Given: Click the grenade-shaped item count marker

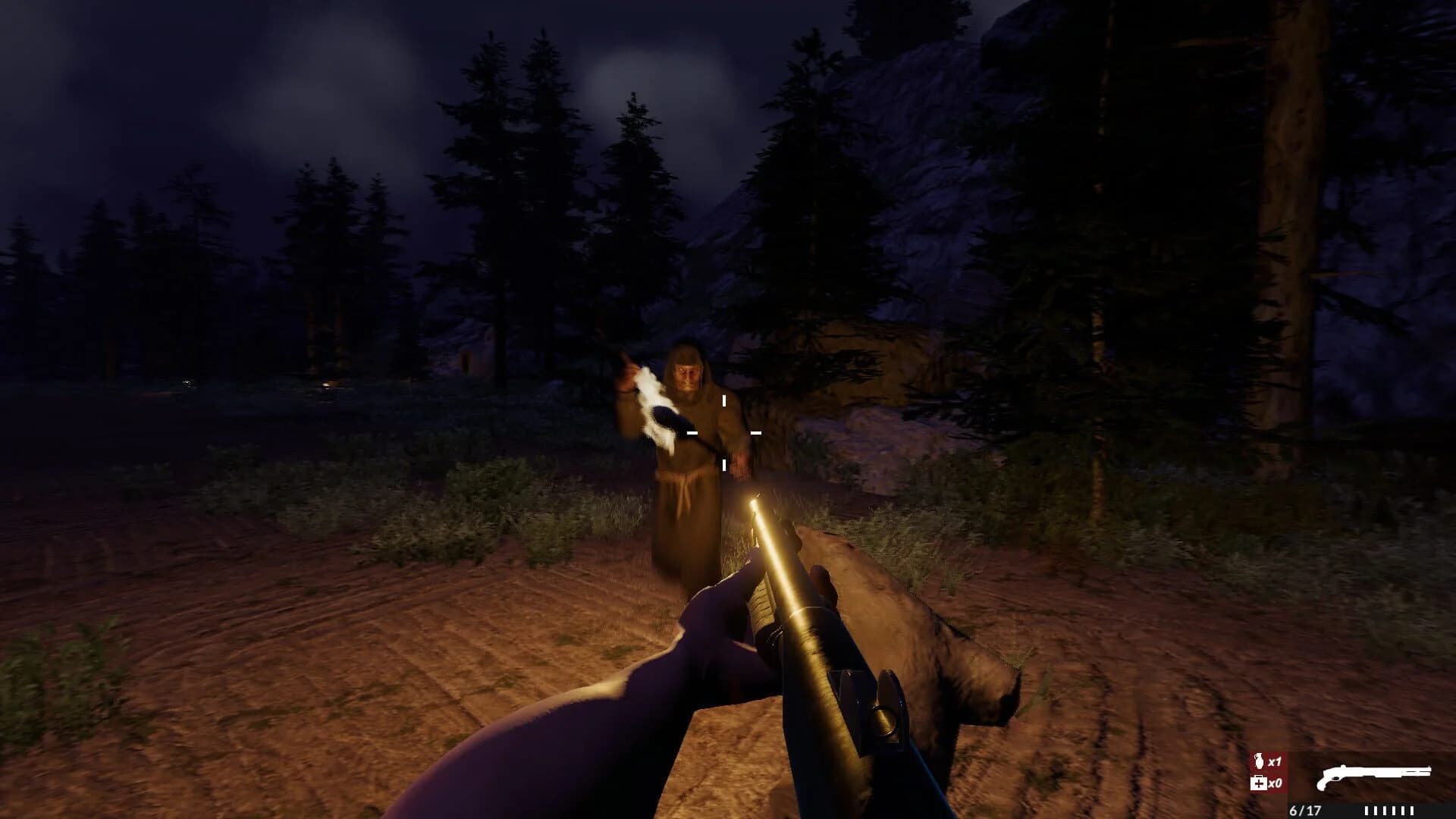Looking at the screenshot, I should pyautogui.click(x=1259, y=761).
